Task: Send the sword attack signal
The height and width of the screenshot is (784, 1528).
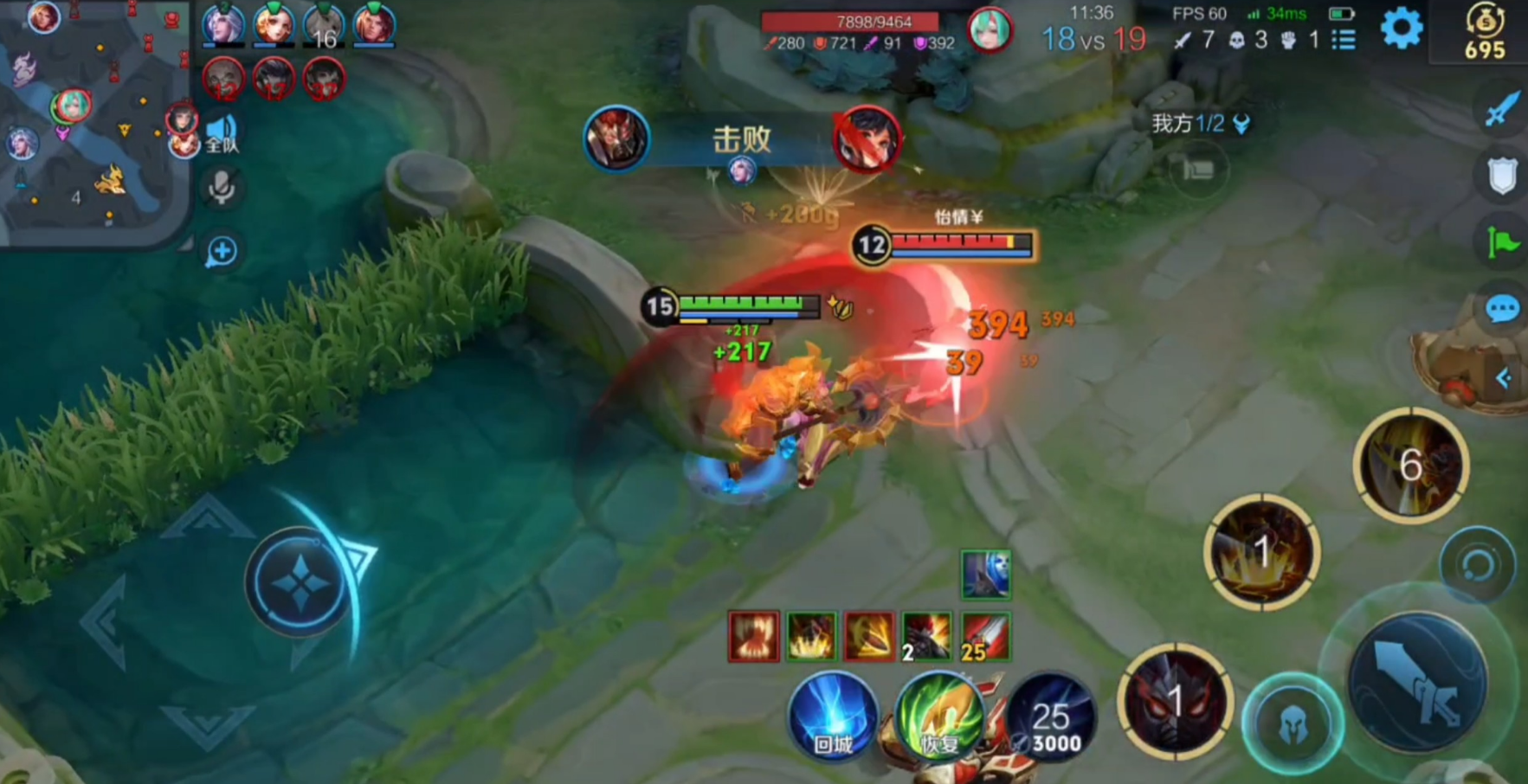Action: click(1502, 110)
